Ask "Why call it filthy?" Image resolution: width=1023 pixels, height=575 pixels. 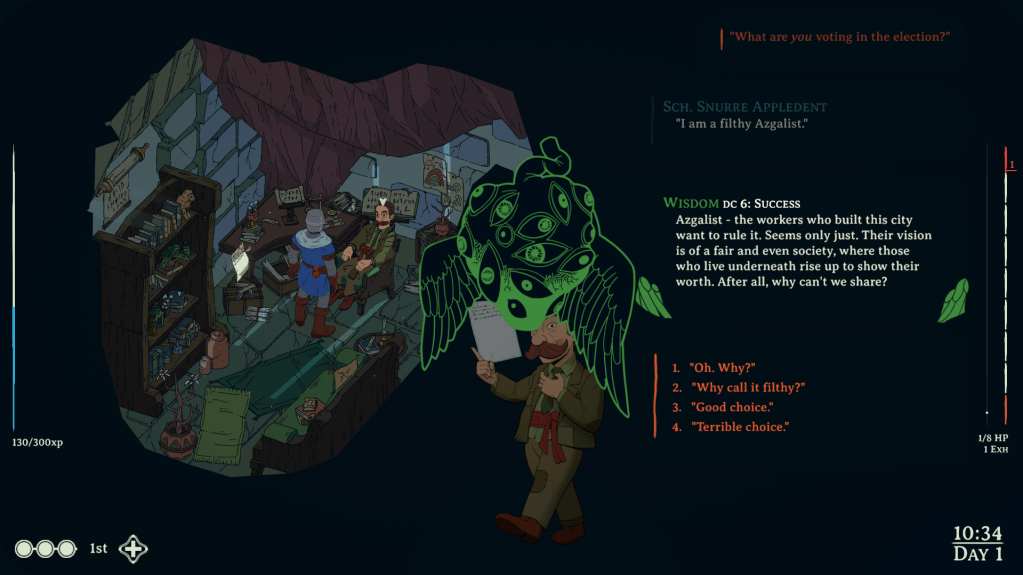[747, 387]
